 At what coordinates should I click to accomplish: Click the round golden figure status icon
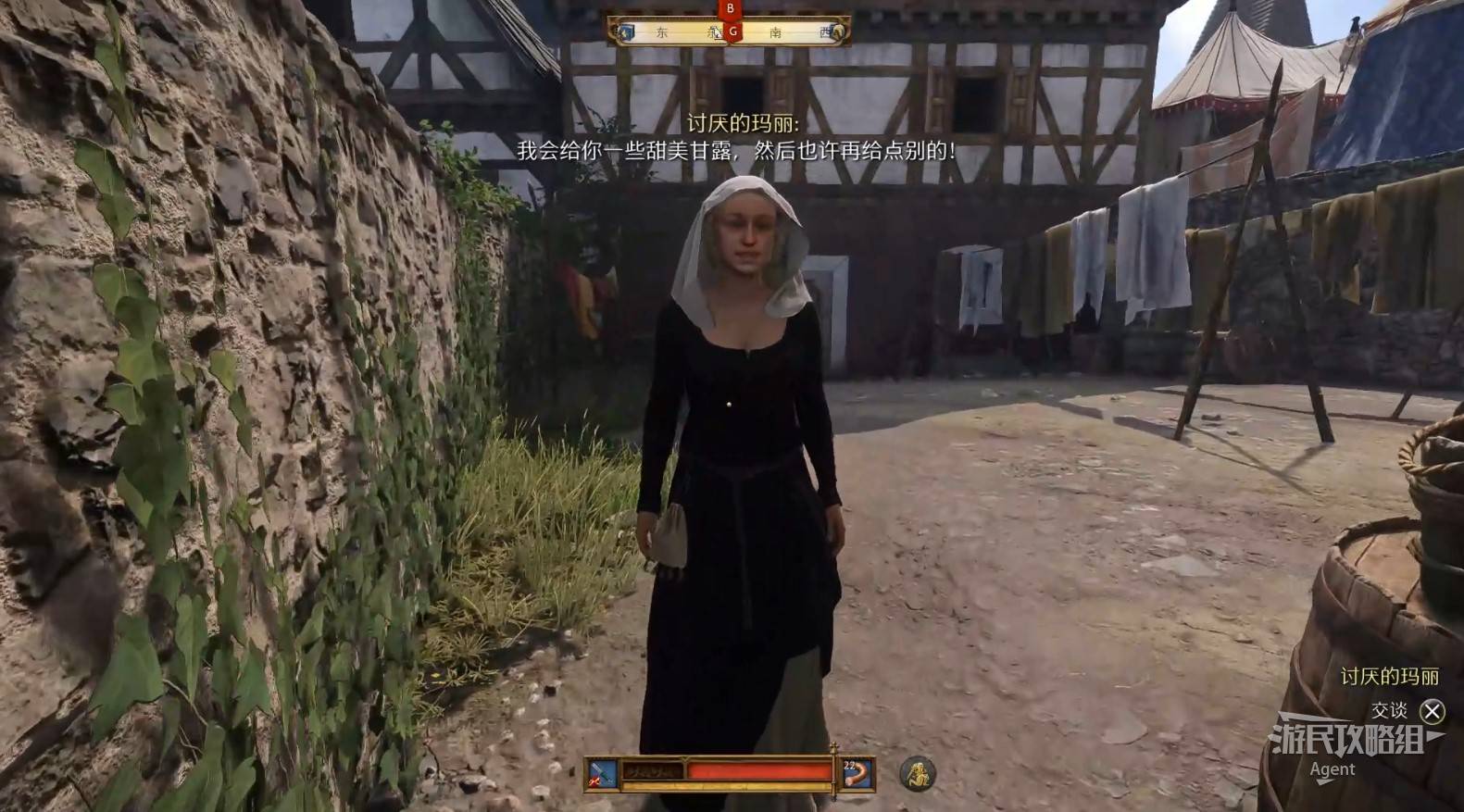pos(917,773)
